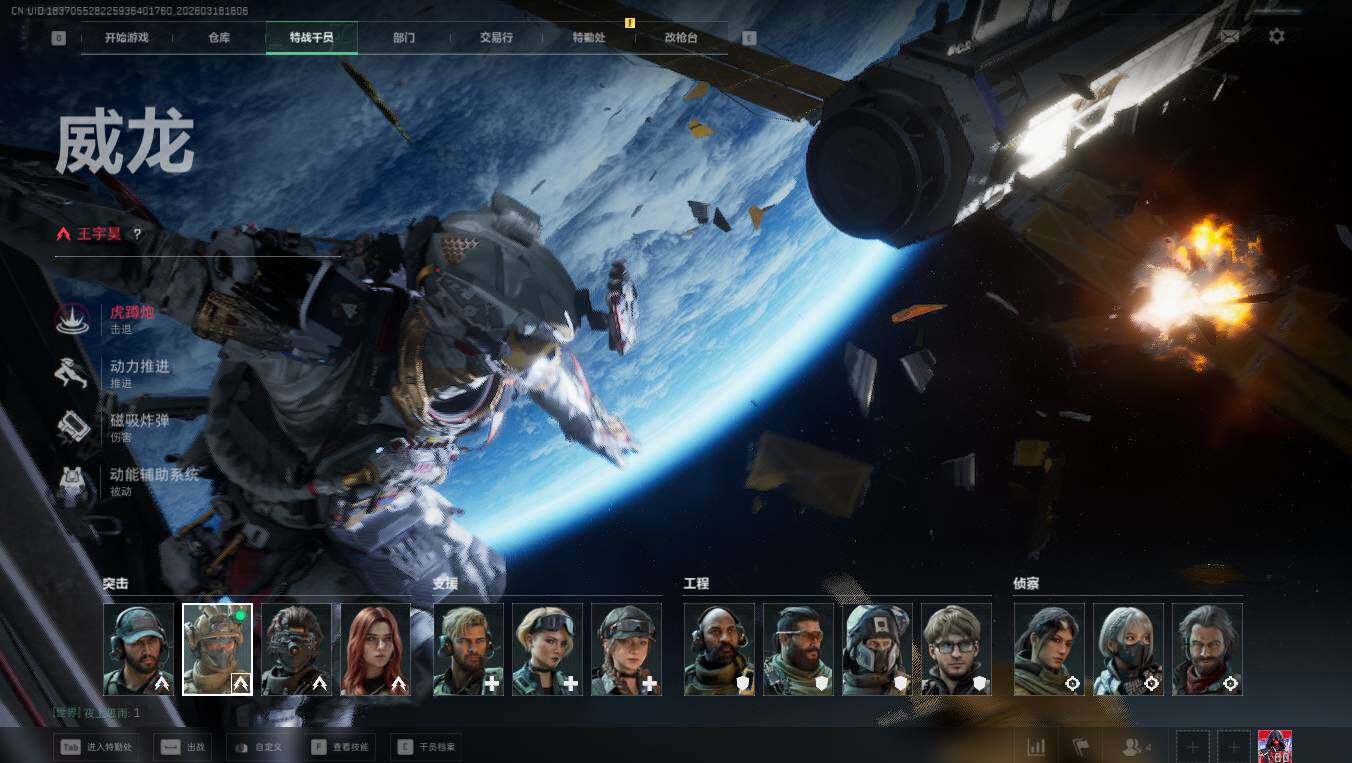Open the mail envelope icon
This screenshot has width=1352, height=763.
(1229, 36)
